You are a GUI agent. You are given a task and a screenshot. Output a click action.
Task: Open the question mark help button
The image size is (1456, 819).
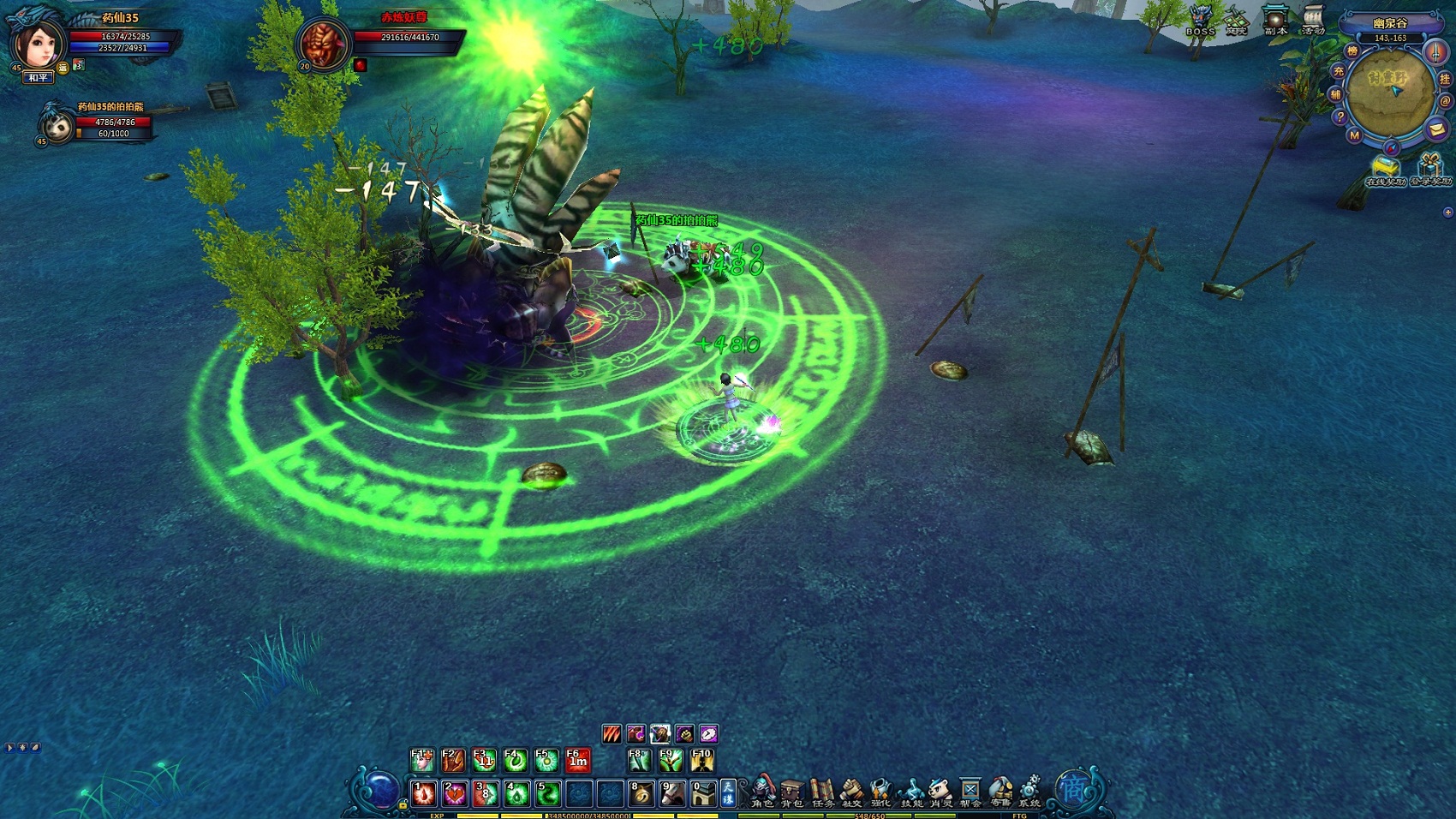1340,117
